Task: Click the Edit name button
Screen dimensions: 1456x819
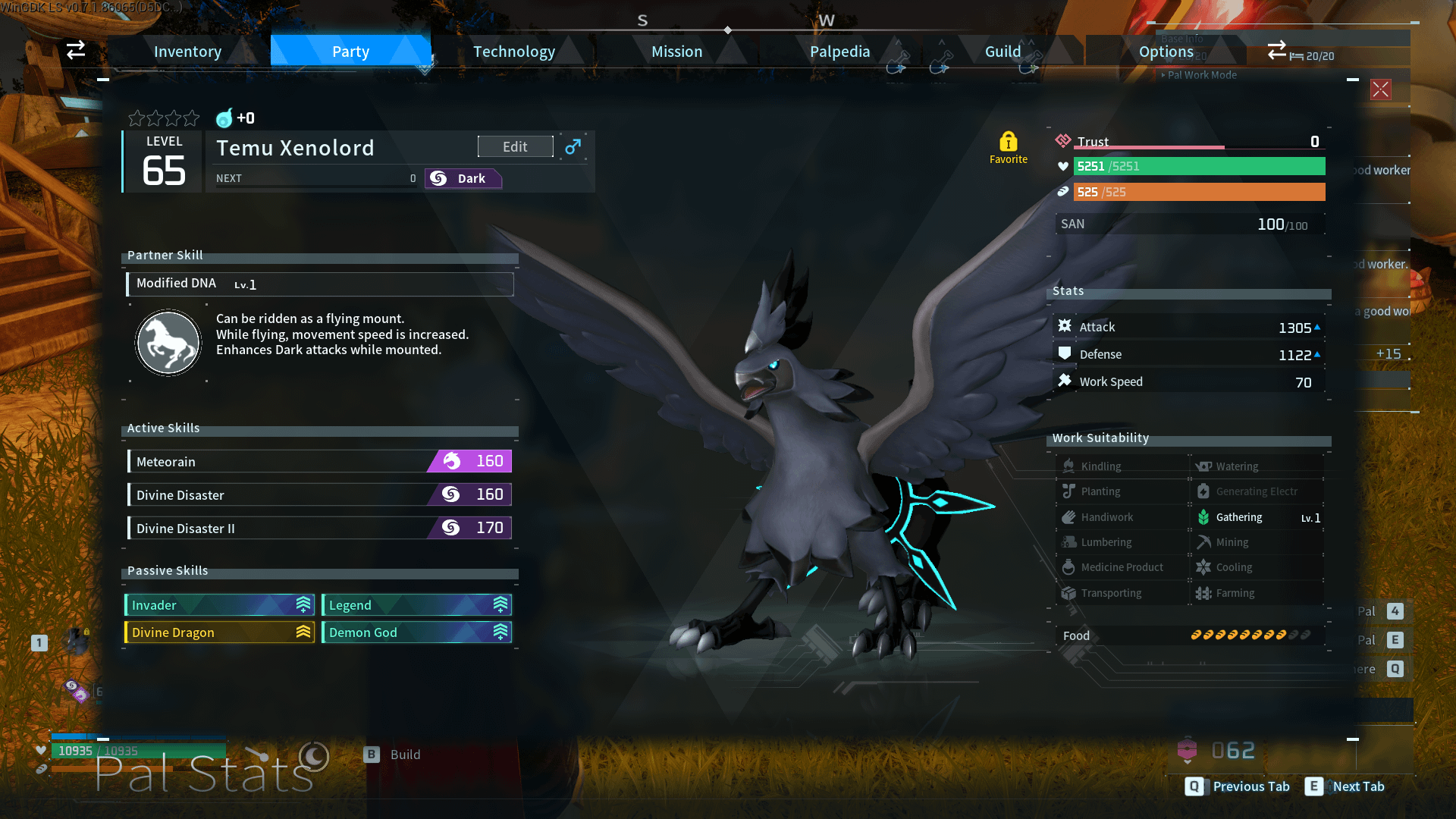Action: point(515,146)
